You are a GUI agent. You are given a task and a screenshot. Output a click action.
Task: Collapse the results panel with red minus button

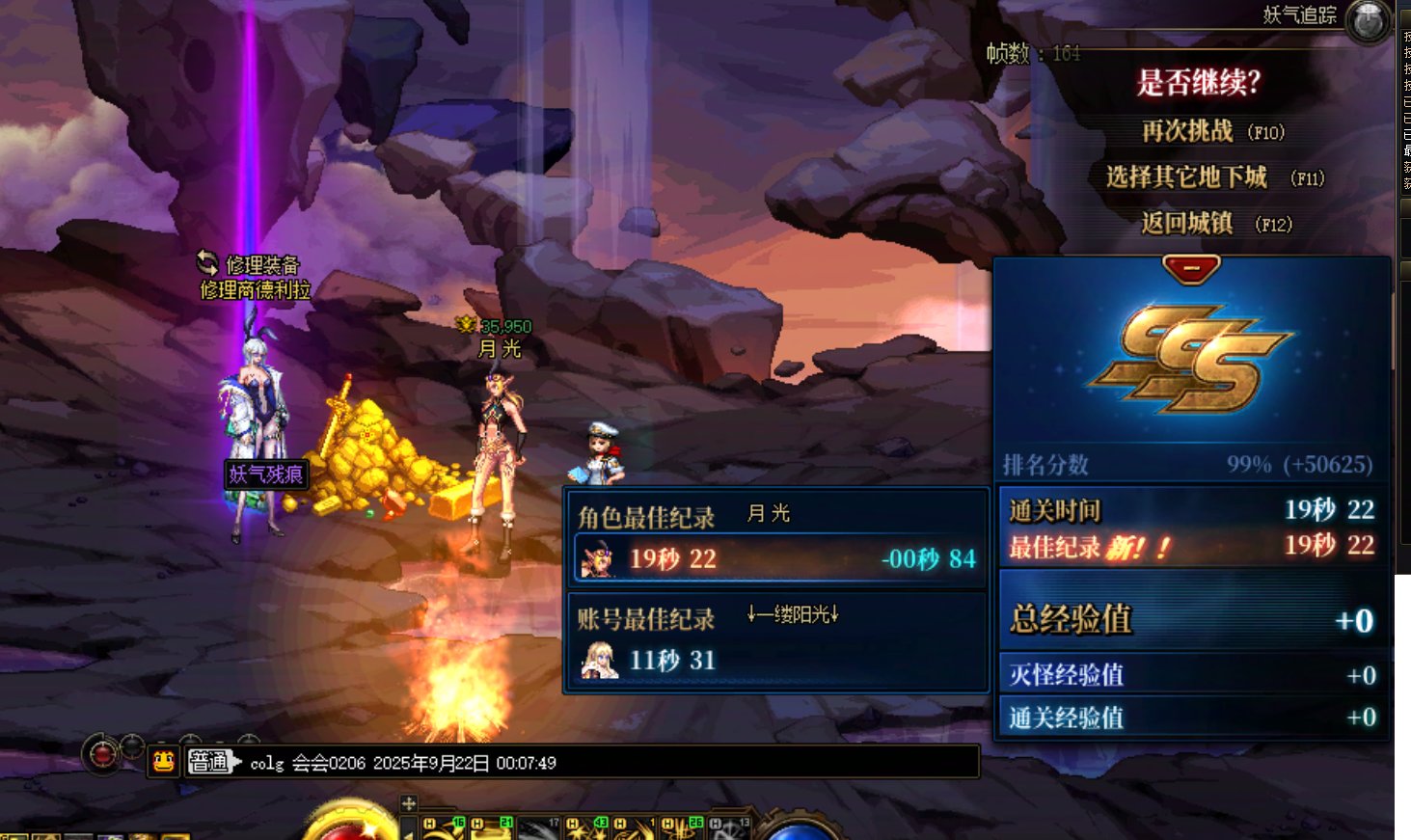point(1191,268)
